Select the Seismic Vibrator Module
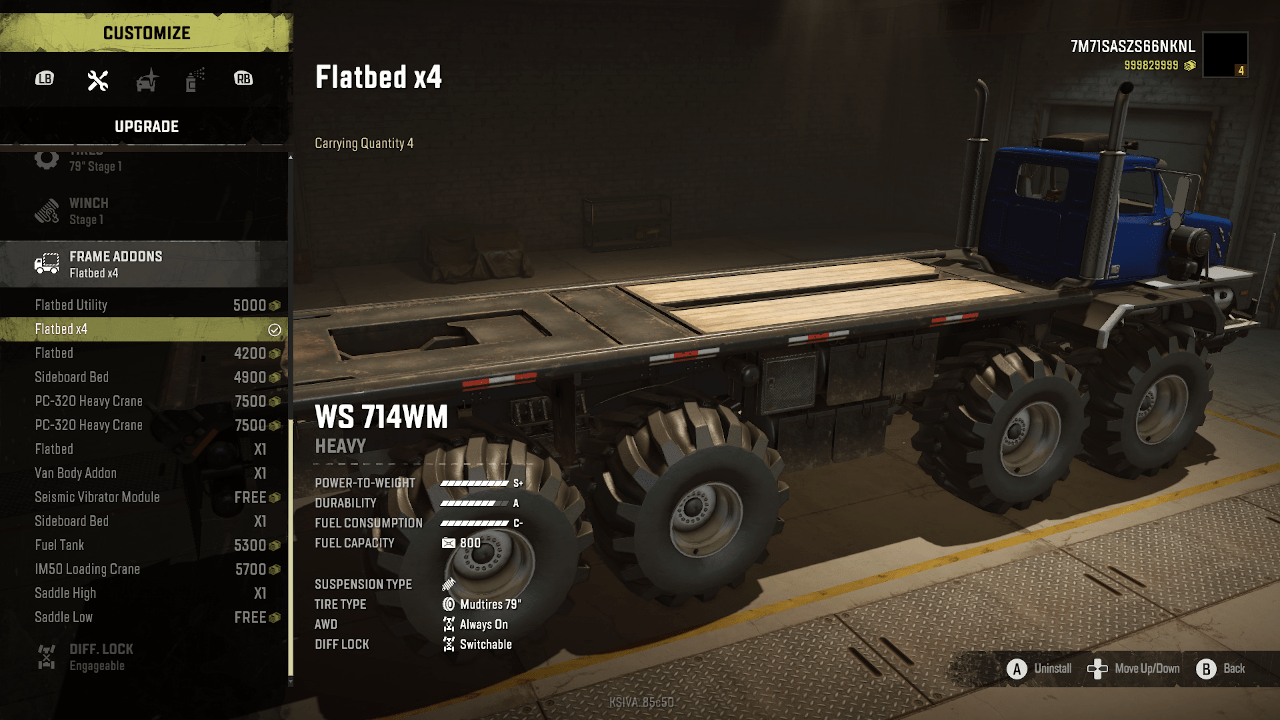Screen dimensions: 1280x720 tap(145, 497)
